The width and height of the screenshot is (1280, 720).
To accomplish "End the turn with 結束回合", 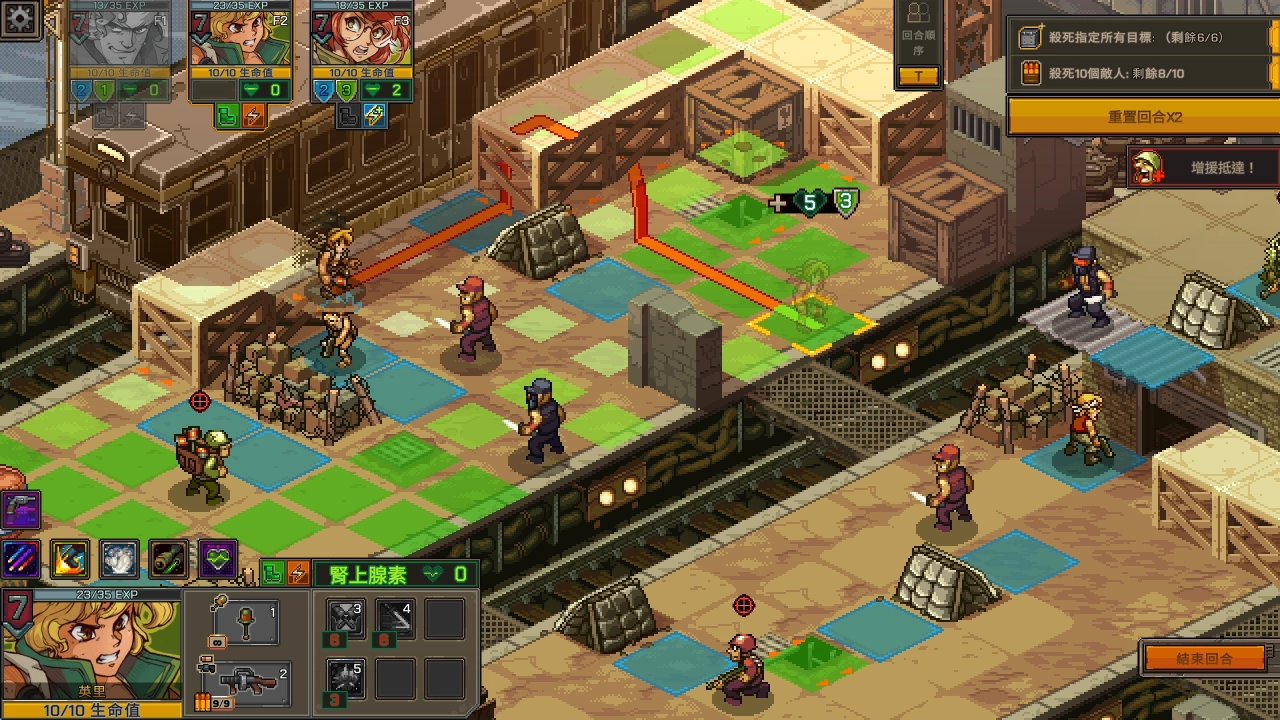I will [x=1204, y=659].
